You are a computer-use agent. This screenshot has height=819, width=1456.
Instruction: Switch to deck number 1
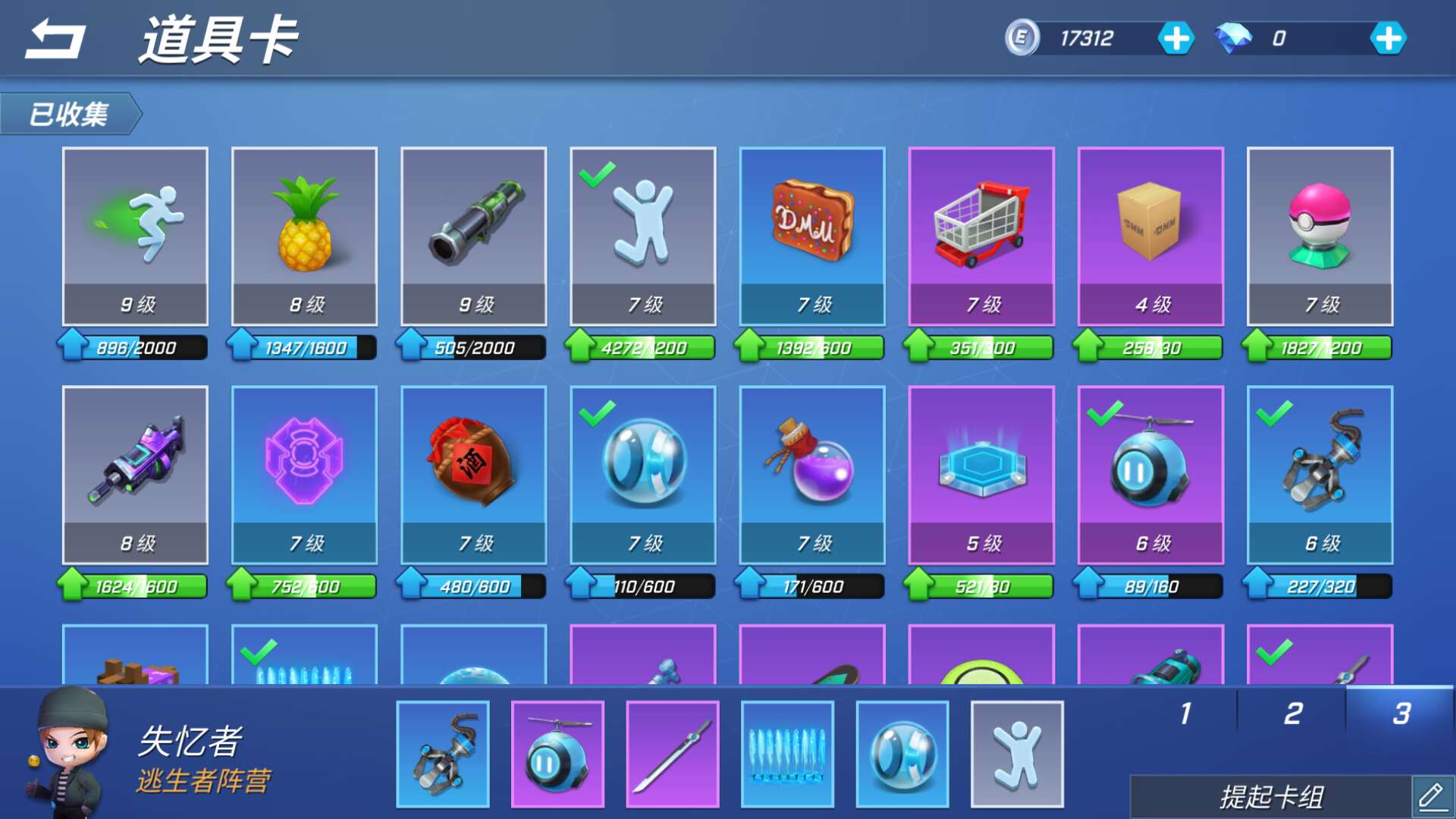pos(1185,713)
